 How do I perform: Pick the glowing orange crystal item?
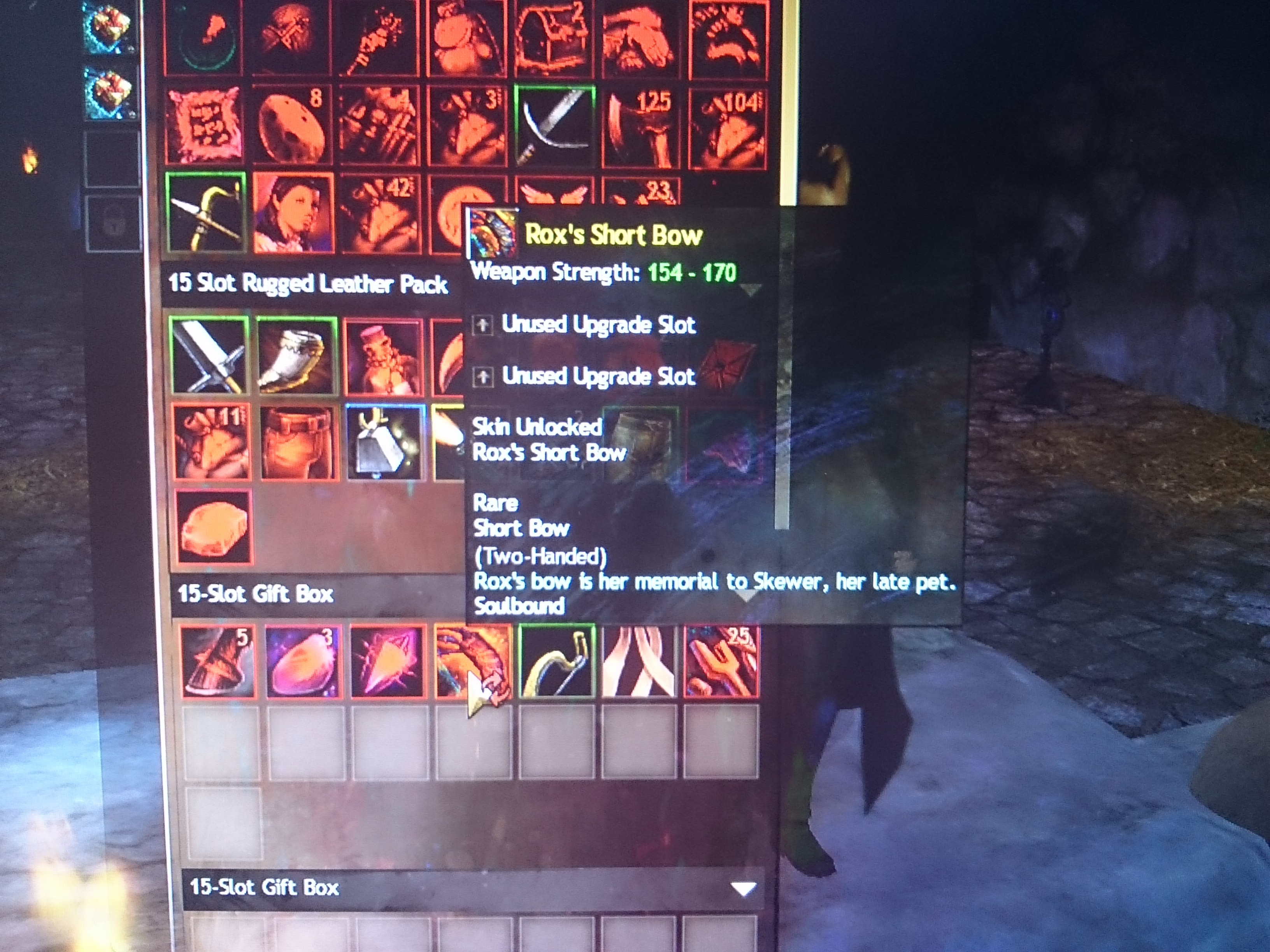coord(388,661)
